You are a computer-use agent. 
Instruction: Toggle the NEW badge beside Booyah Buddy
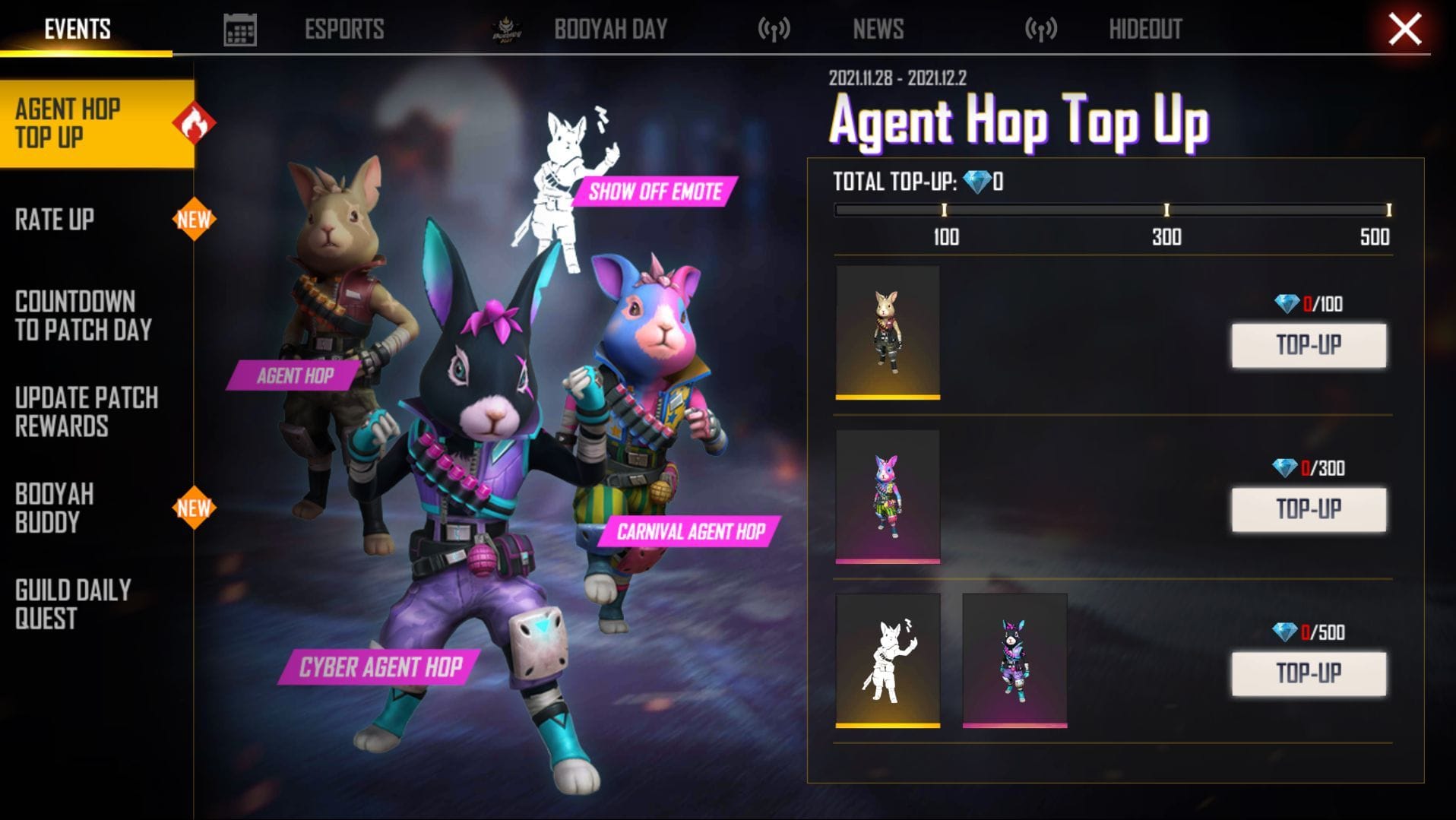[x=195, y=507]
